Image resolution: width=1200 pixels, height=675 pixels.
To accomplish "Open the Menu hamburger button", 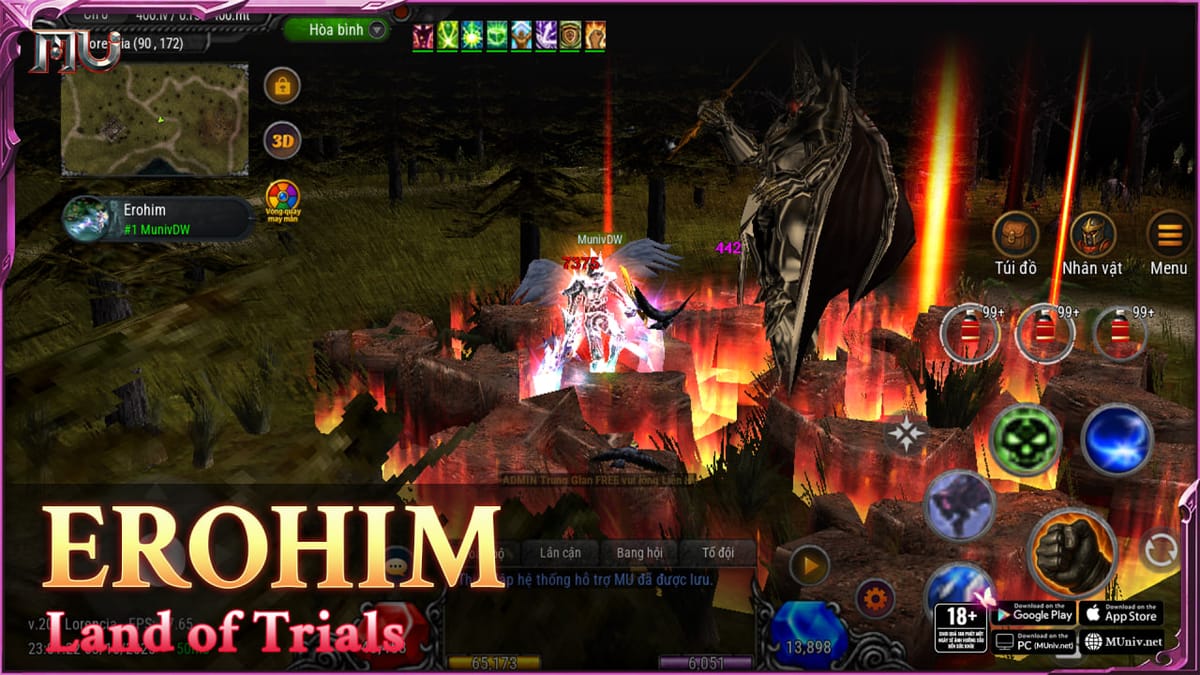I will tap(1168, 235).
